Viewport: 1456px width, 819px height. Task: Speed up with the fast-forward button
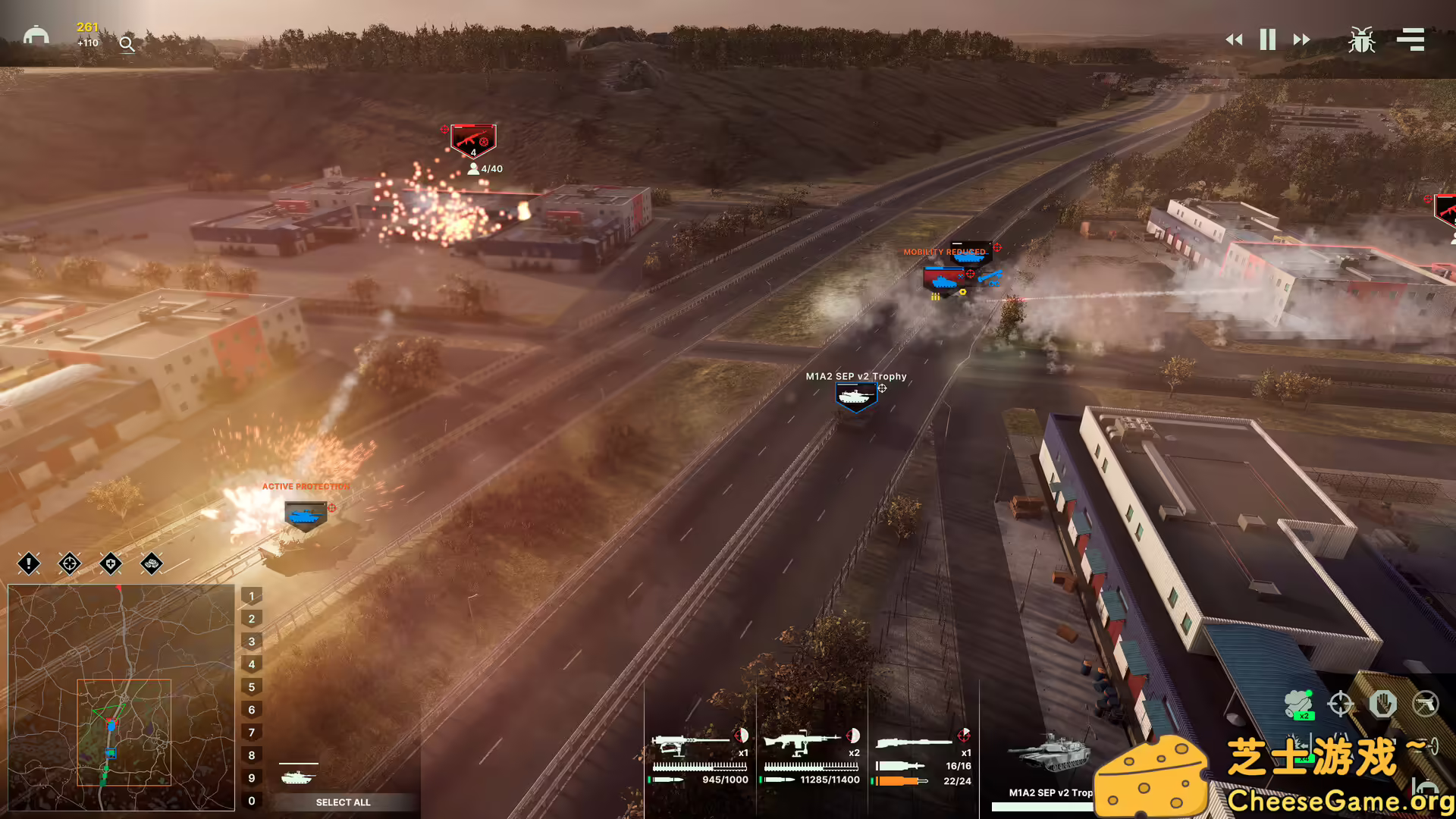(1301, 39)
